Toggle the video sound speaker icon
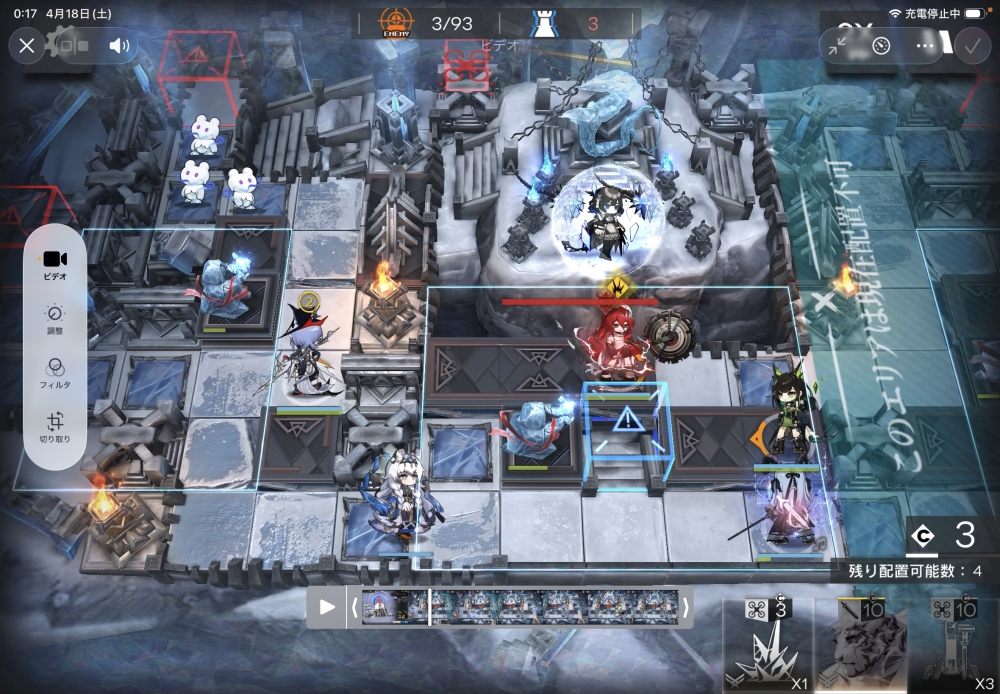1000x694 pixels. (120, 45)
